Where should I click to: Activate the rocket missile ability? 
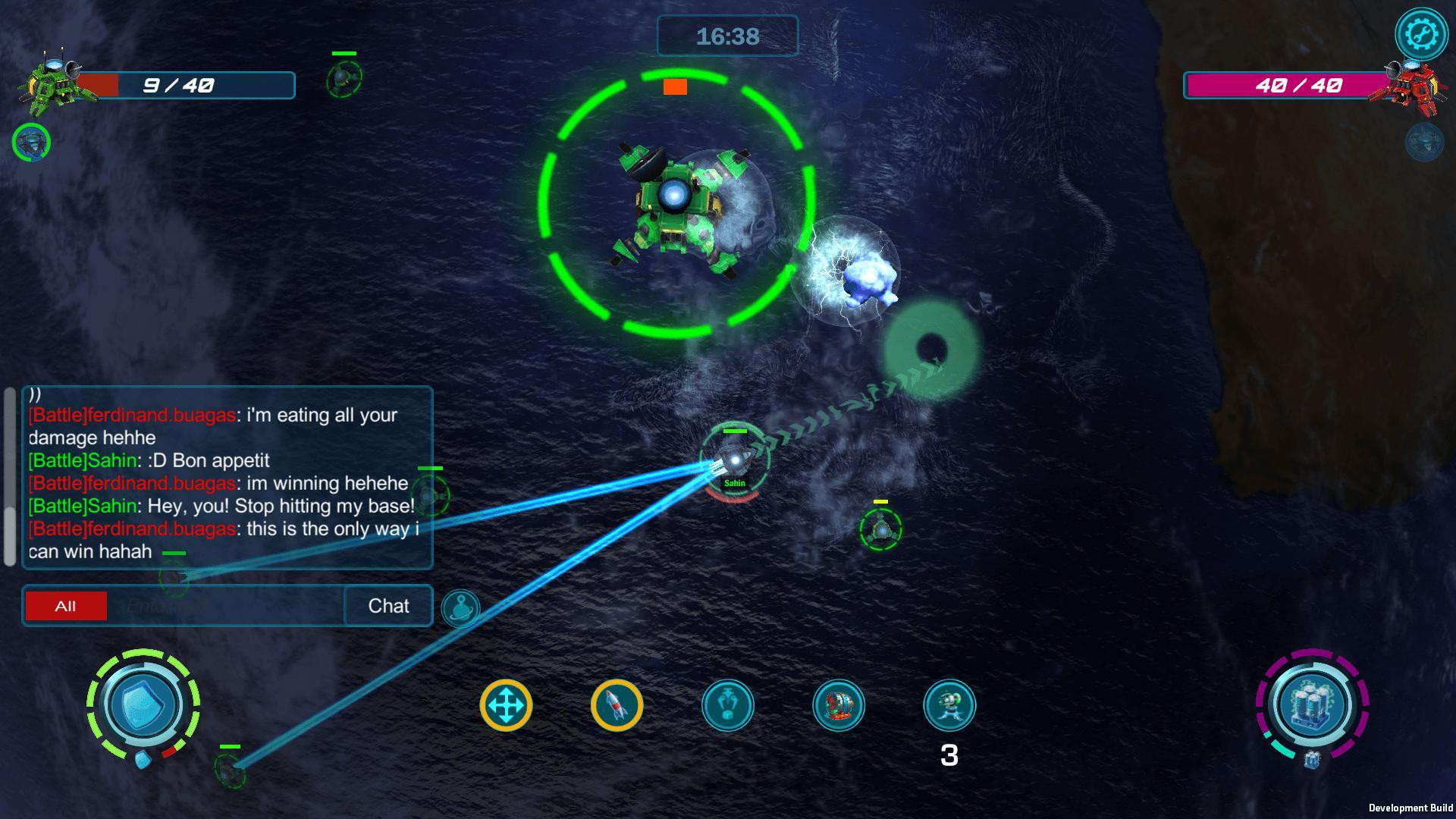pyautogui.click(x=617, y=705)
